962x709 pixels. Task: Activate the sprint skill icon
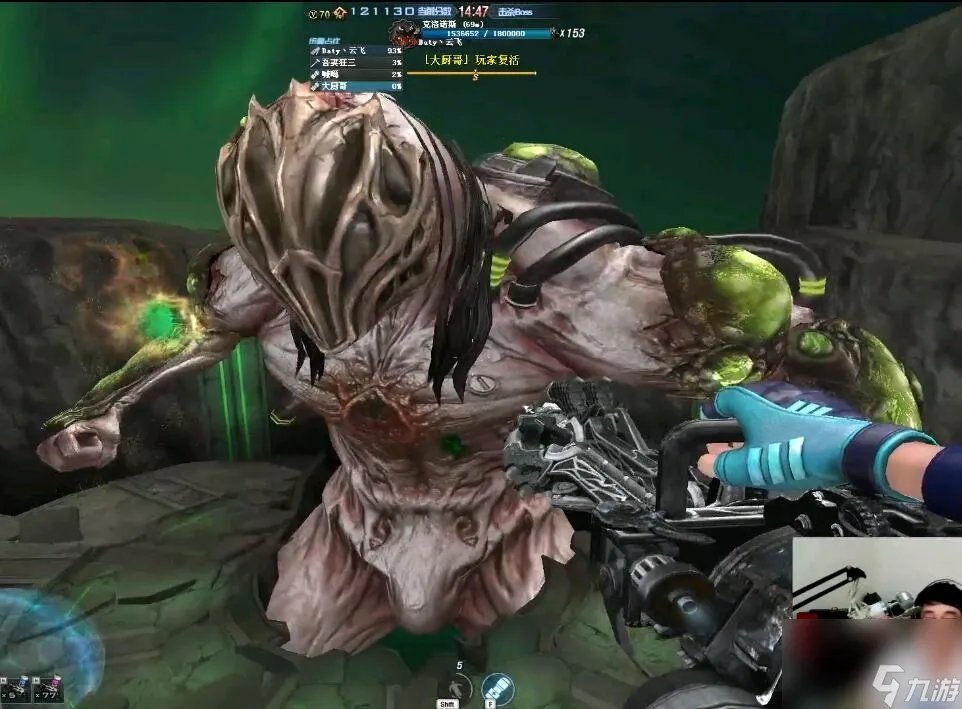pyautogui.click(x=460, y=687)
